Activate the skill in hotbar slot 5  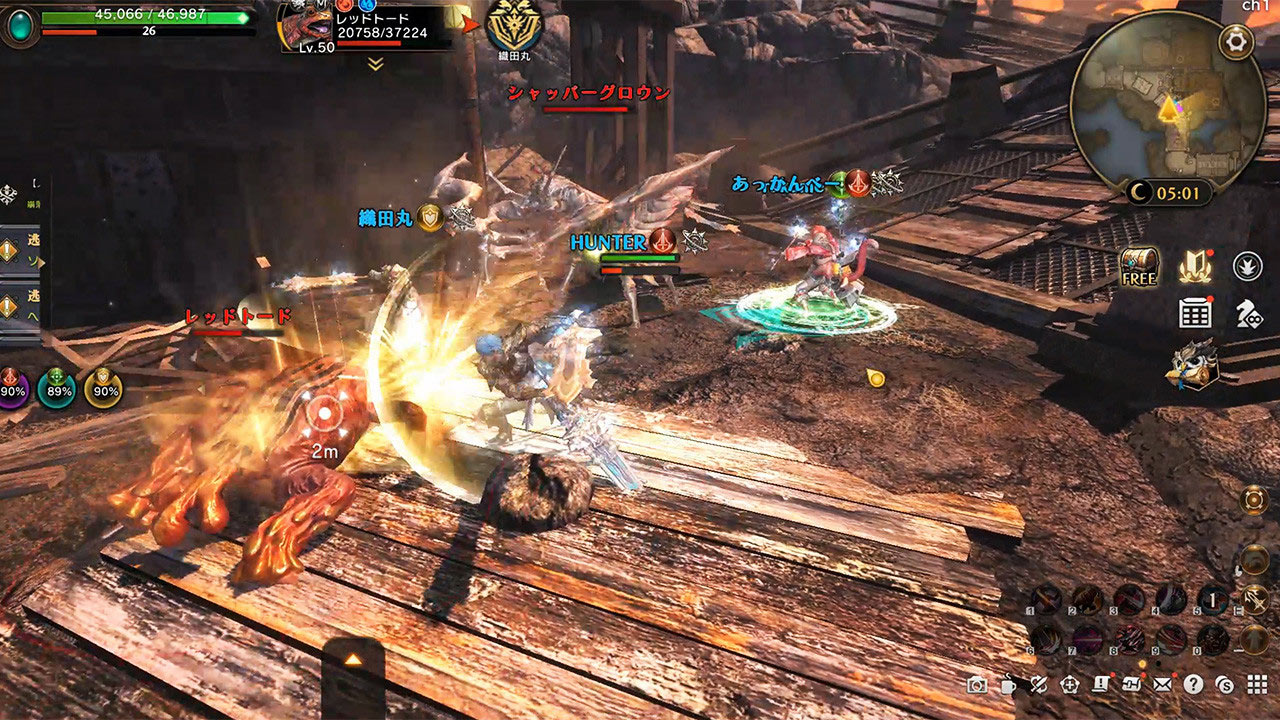[x=1212, y=600]
